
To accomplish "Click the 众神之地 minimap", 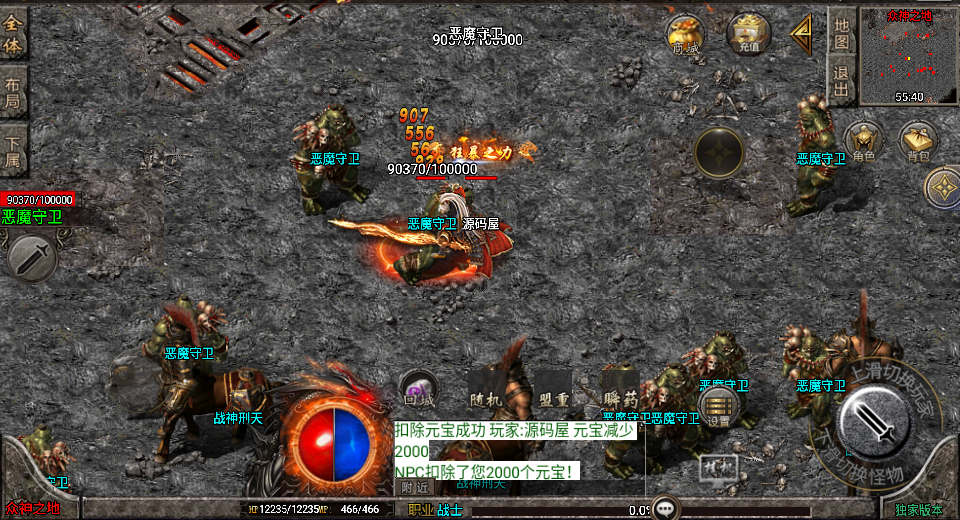I will (909, 56).
